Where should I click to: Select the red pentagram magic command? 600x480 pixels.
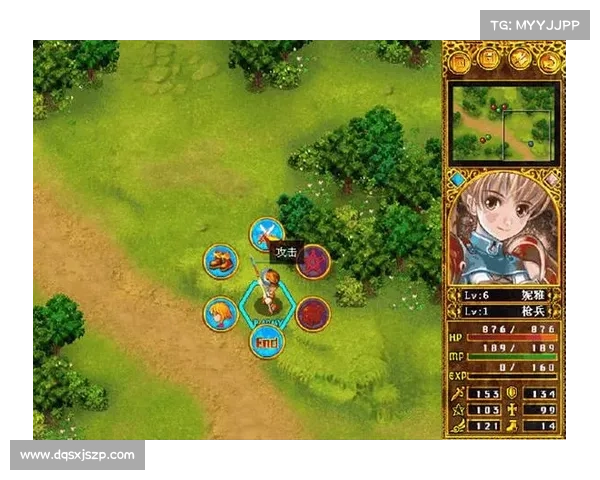pos(313,263)
